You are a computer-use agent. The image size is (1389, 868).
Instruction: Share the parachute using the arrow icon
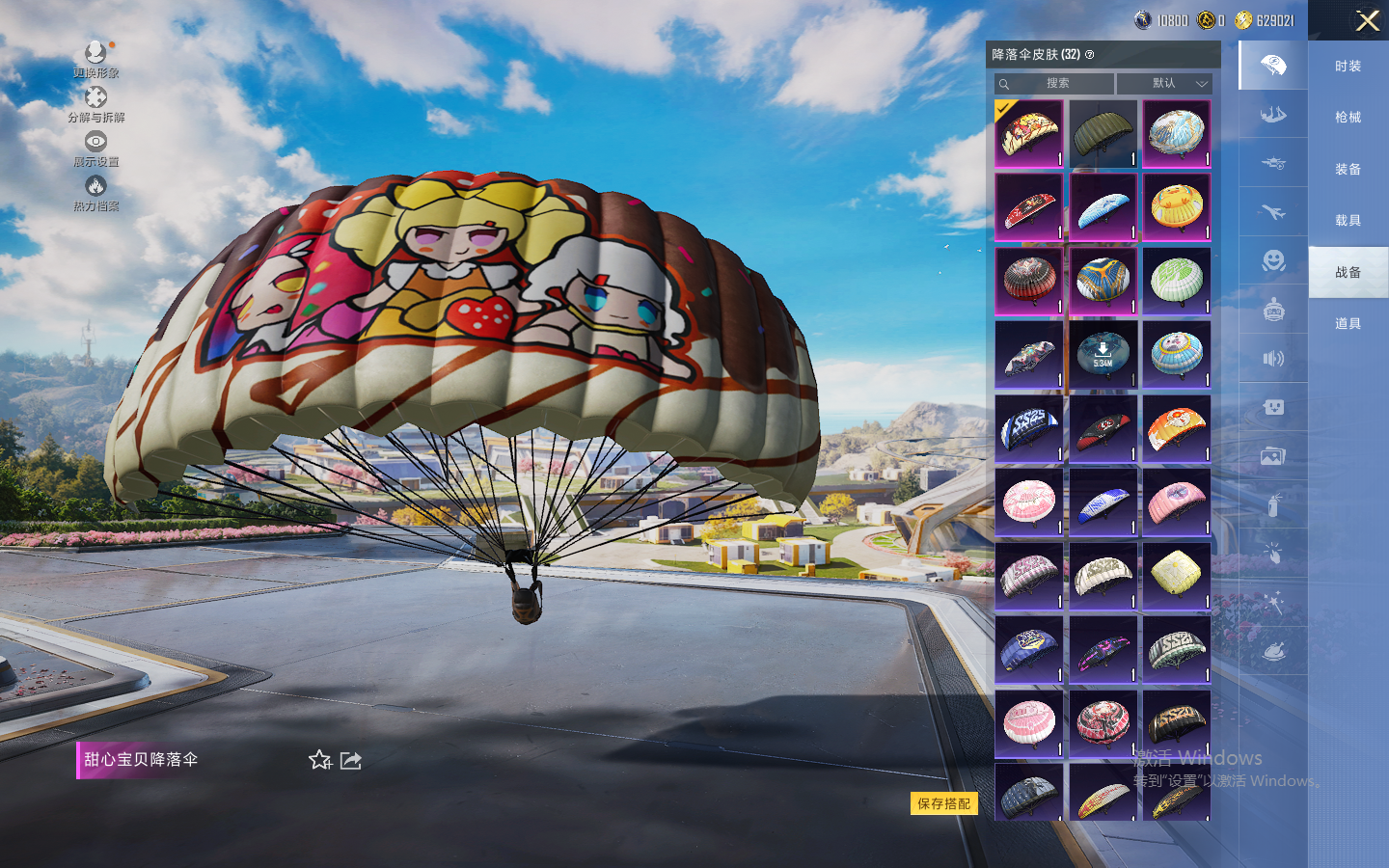click(x=351, y=760)
